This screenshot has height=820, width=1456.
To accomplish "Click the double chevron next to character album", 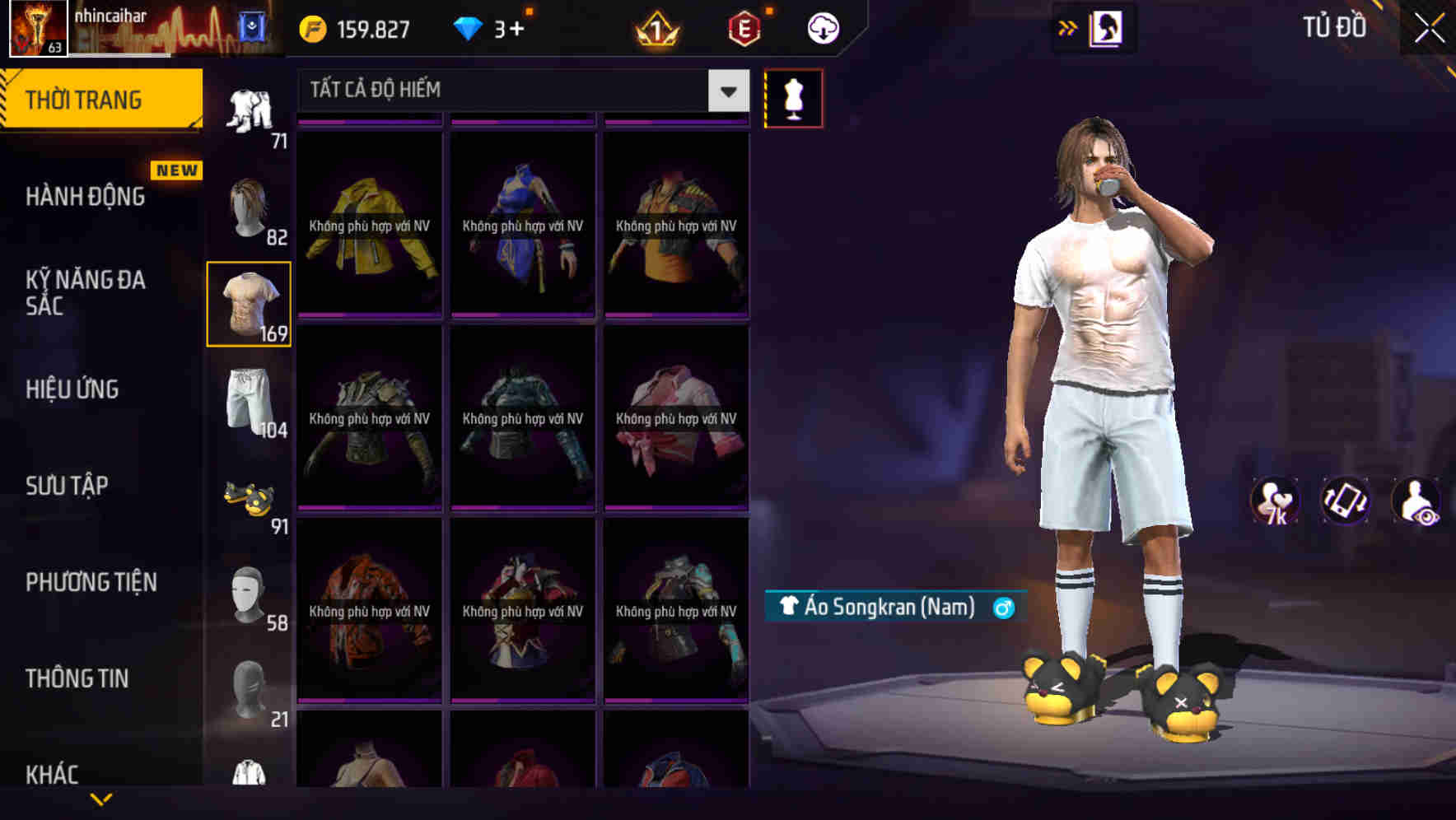I will [x=1068, y=27].
